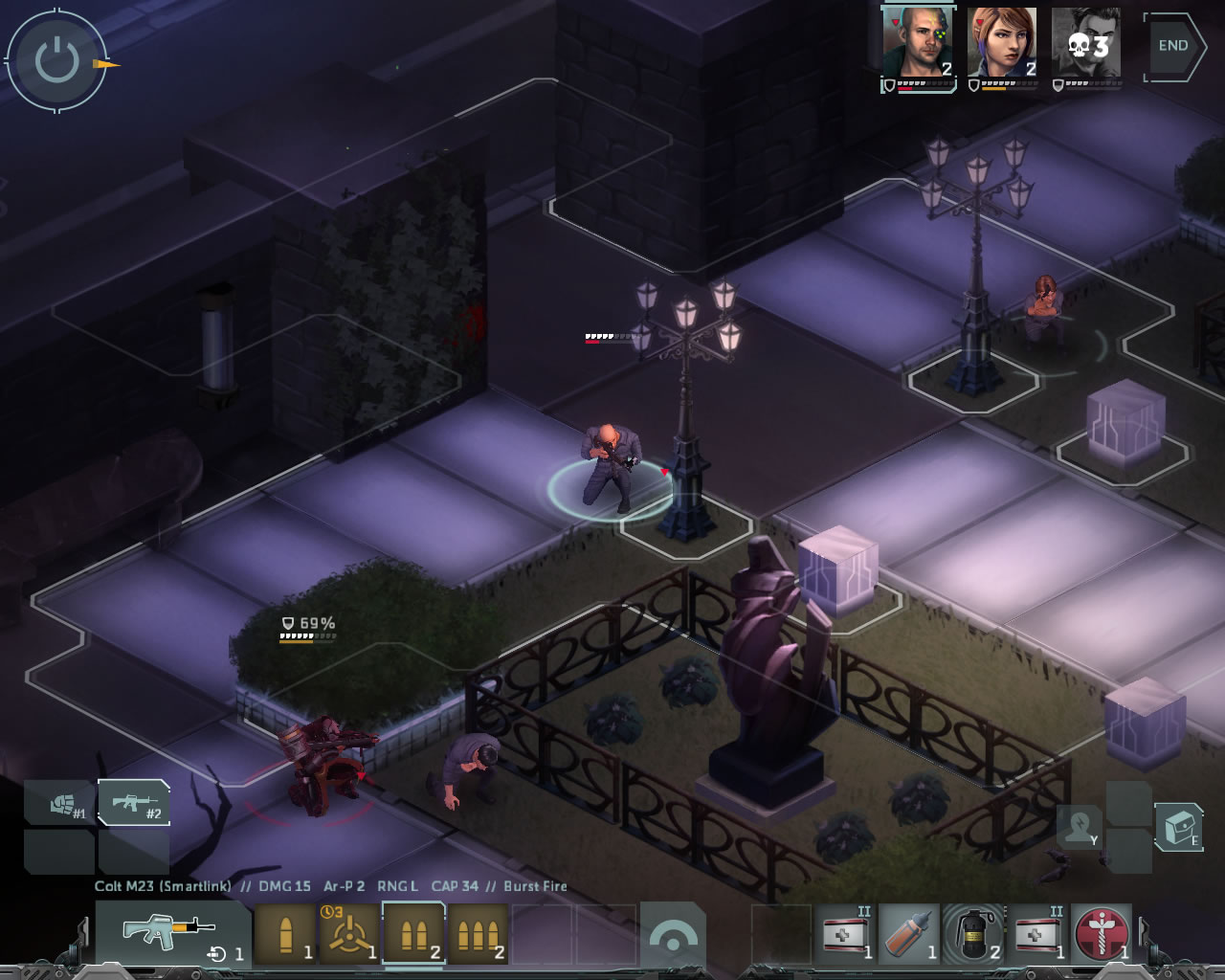Use the red medical trauma item
The image size is (1225, 980).
pos(1102,934)
